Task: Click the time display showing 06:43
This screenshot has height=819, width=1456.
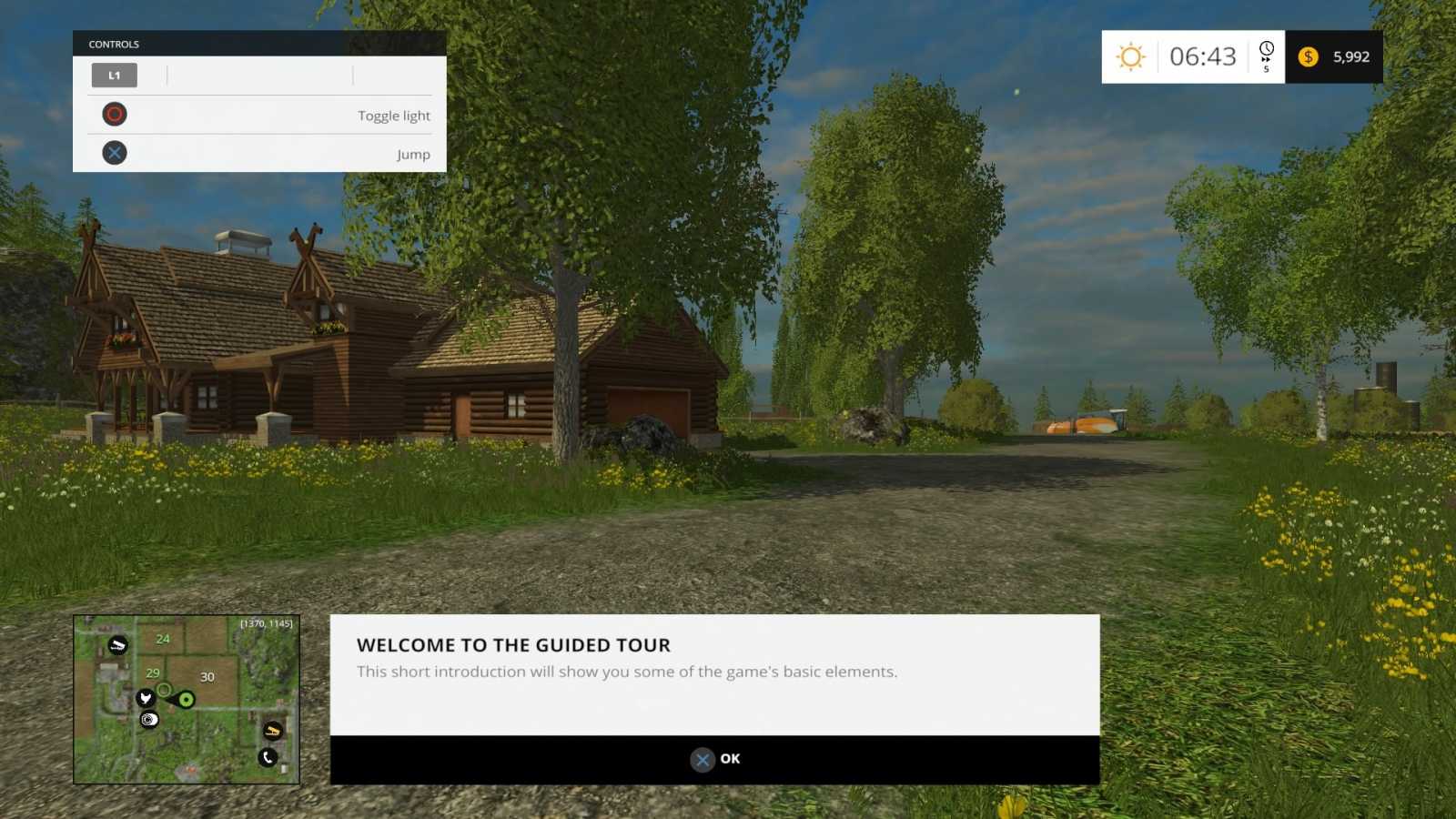Action: click(1203, 56)
